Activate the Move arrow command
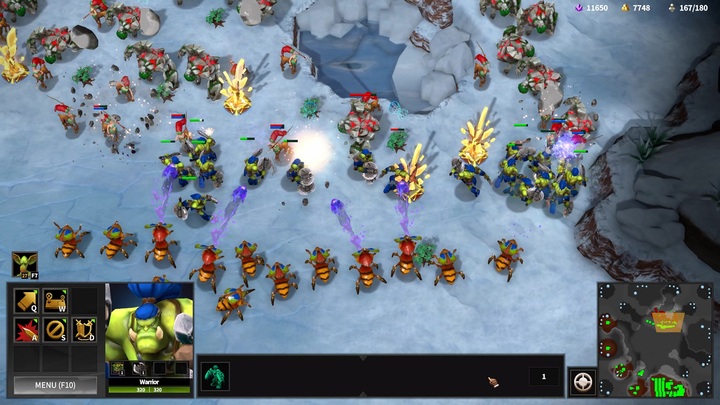The height and width of the screenshot is (405, 720). point(26,300)
